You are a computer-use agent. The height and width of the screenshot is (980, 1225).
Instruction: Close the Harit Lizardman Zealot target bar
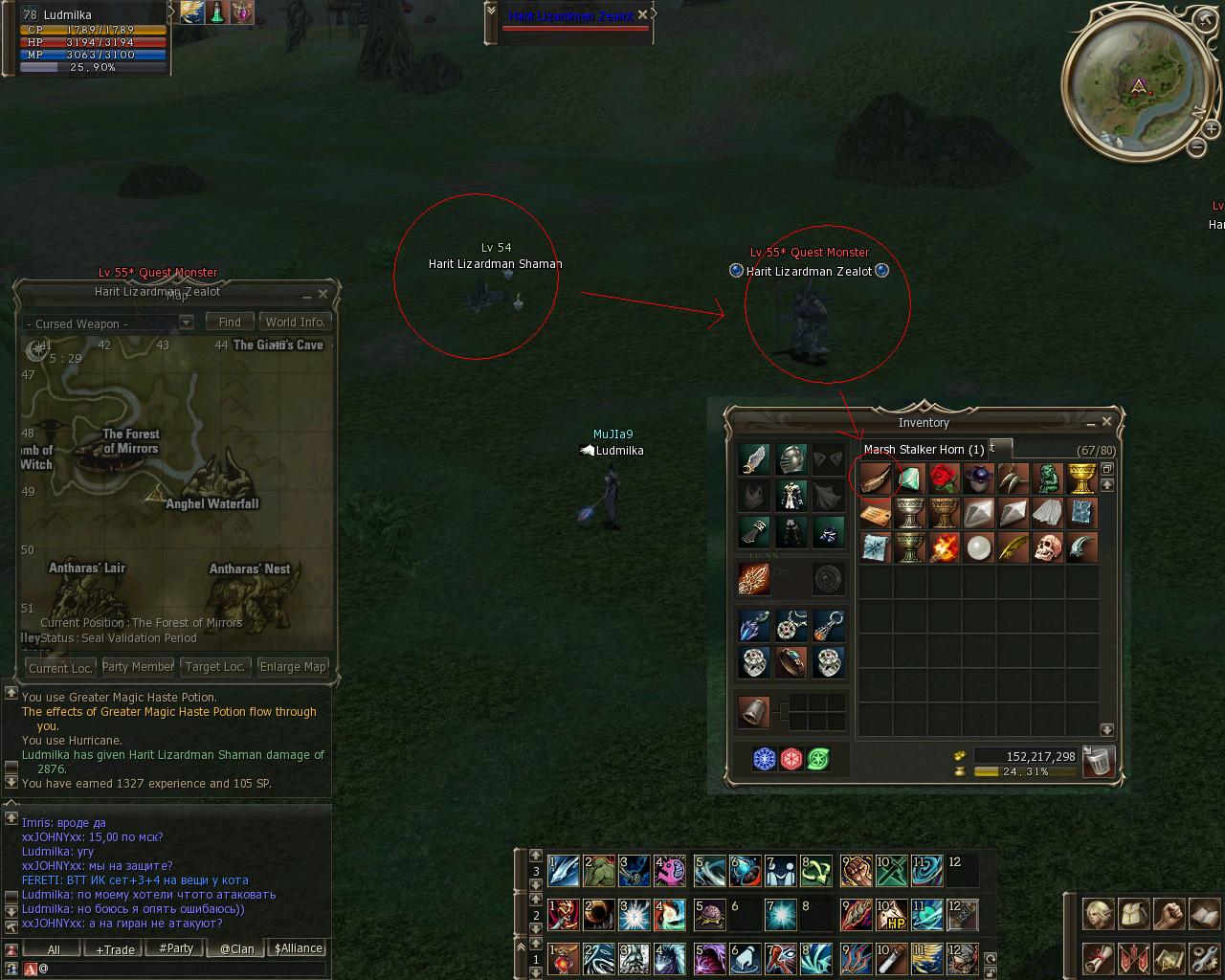click(643, 14)
